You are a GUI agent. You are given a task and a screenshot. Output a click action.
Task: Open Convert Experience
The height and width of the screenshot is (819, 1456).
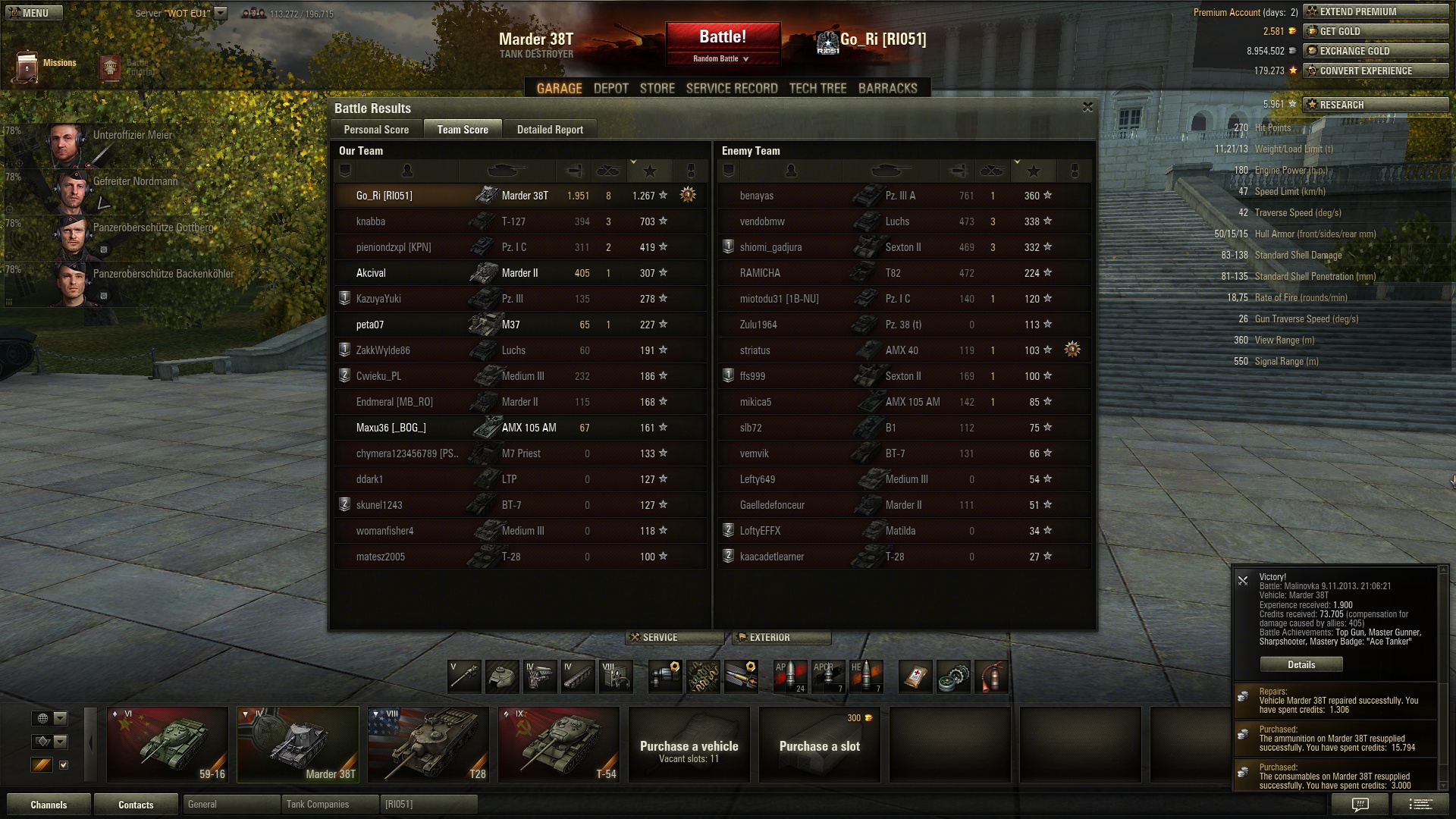point(1376,71)
